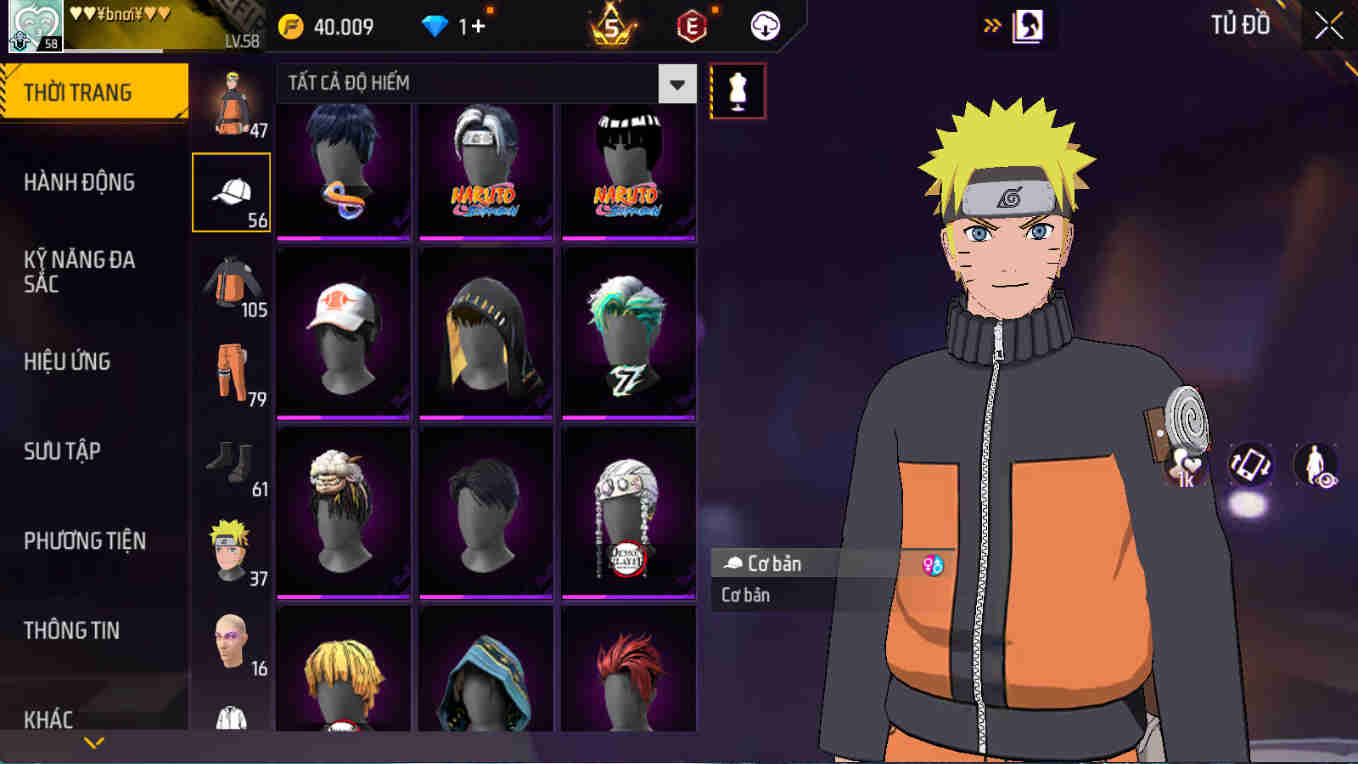The image size is (1358, 764).
Task: Open the TẤT CẢ ĐỘ HIẾM rarity dropdown
Action: click(676, 84)
